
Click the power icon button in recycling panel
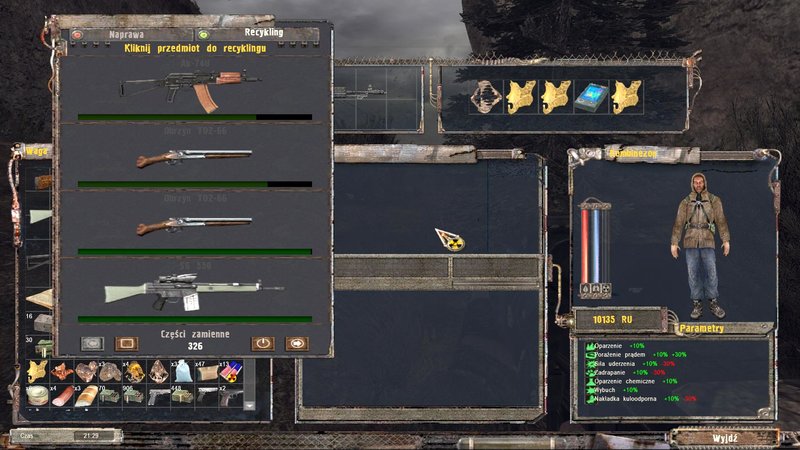point(262,342)
